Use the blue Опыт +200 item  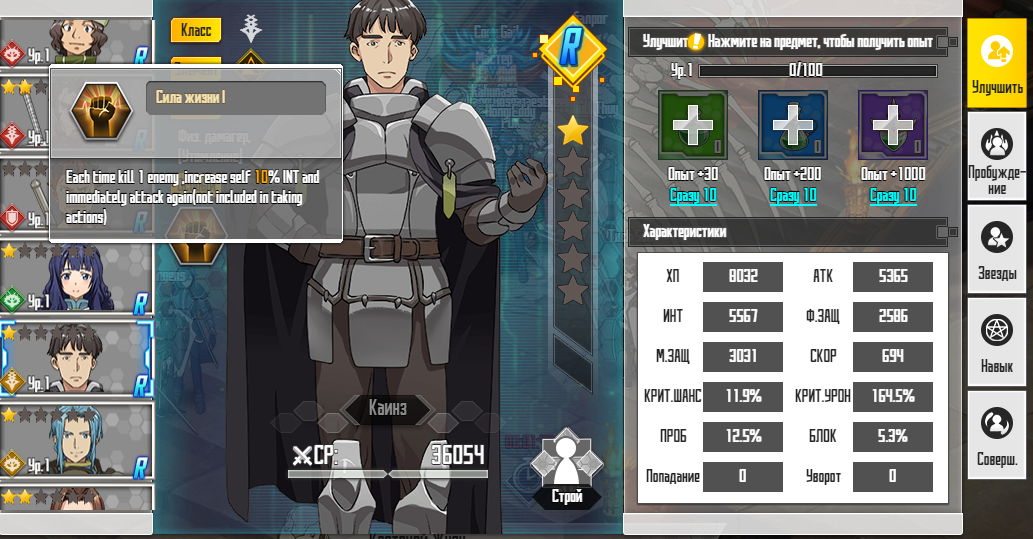[x=792, y=125]
